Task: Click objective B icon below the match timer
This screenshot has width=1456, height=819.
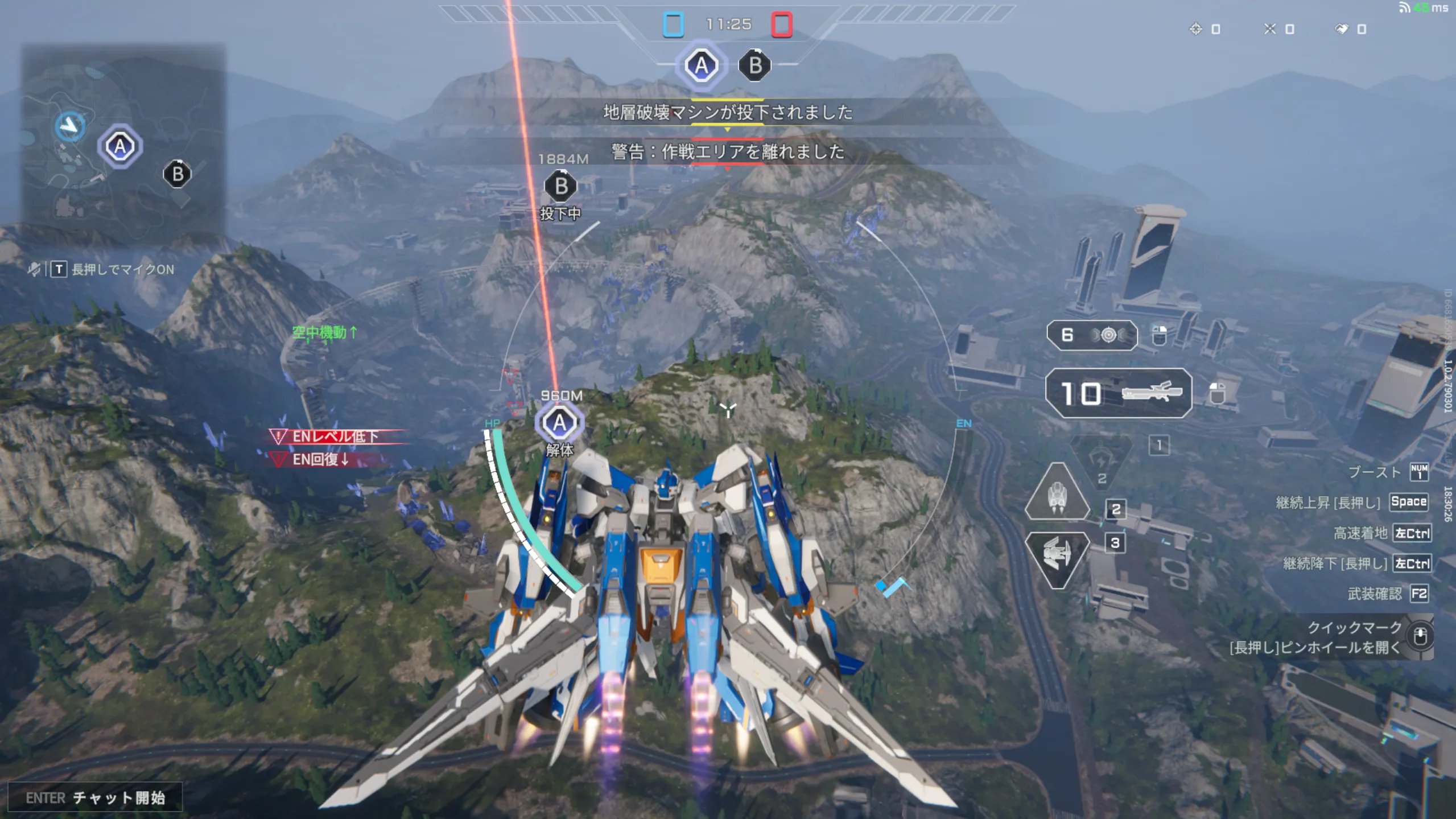Action: pos(755,66)
